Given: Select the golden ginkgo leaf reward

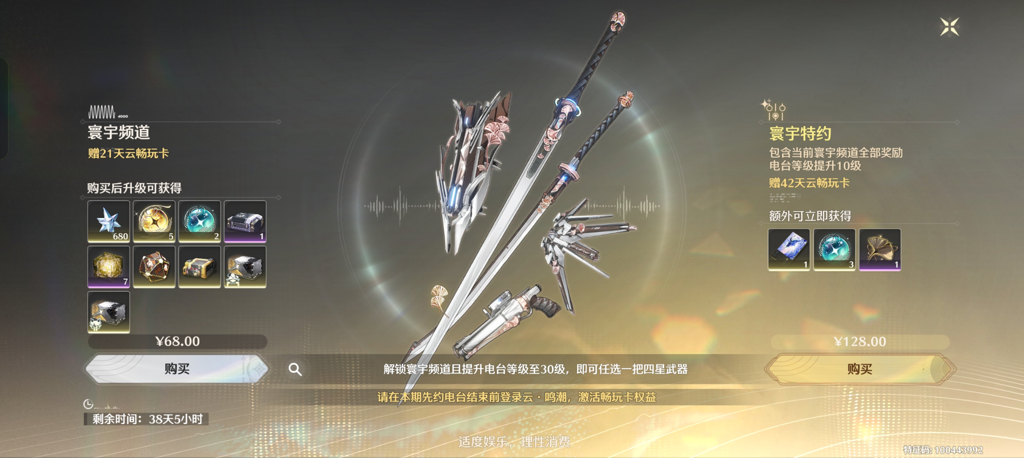Looking at the screenshot, I should pyautogui.click(x=880, y=249).
